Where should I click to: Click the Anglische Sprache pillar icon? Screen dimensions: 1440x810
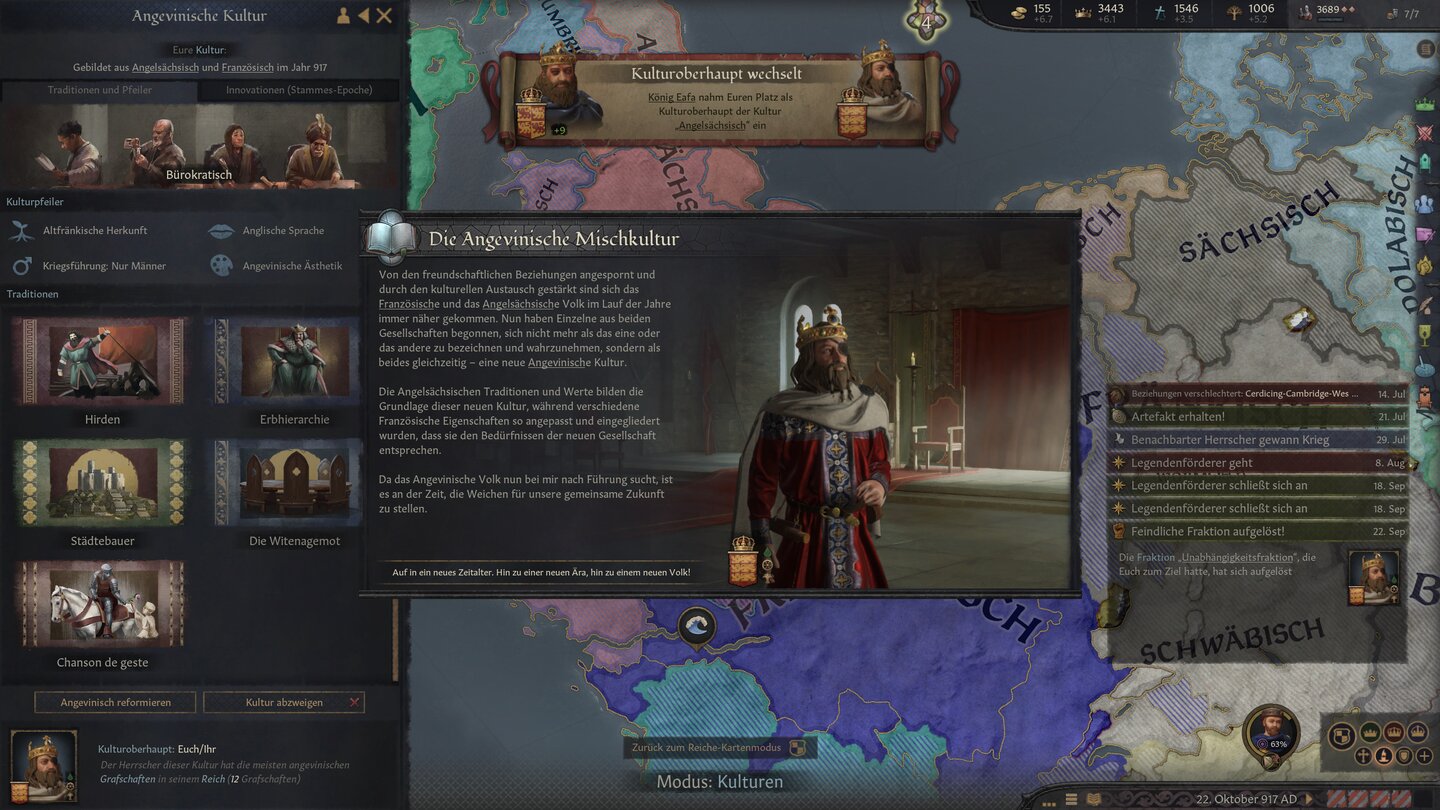coord(221,230)
